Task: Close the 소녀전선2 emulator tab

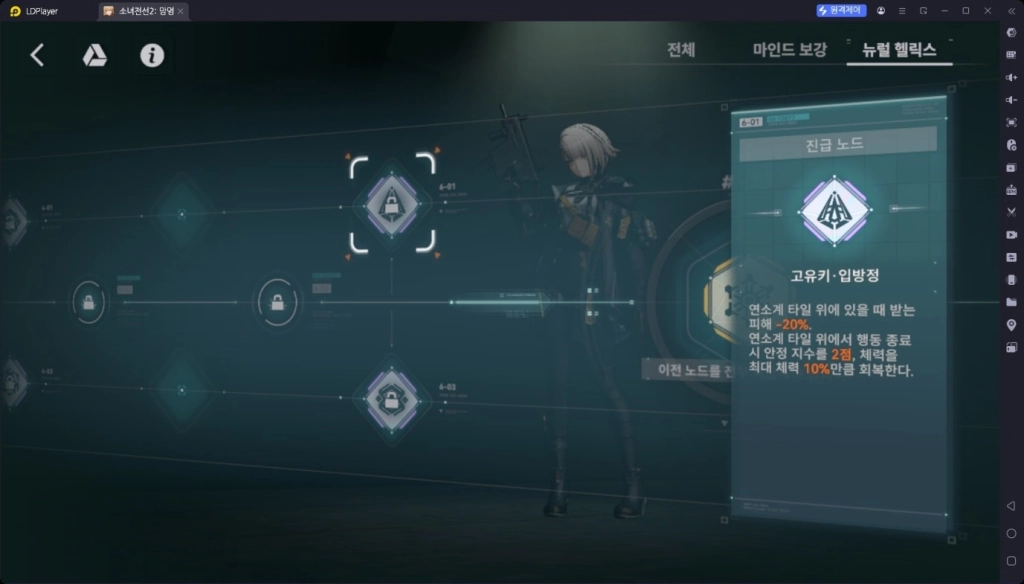Action: click(181, 11)
